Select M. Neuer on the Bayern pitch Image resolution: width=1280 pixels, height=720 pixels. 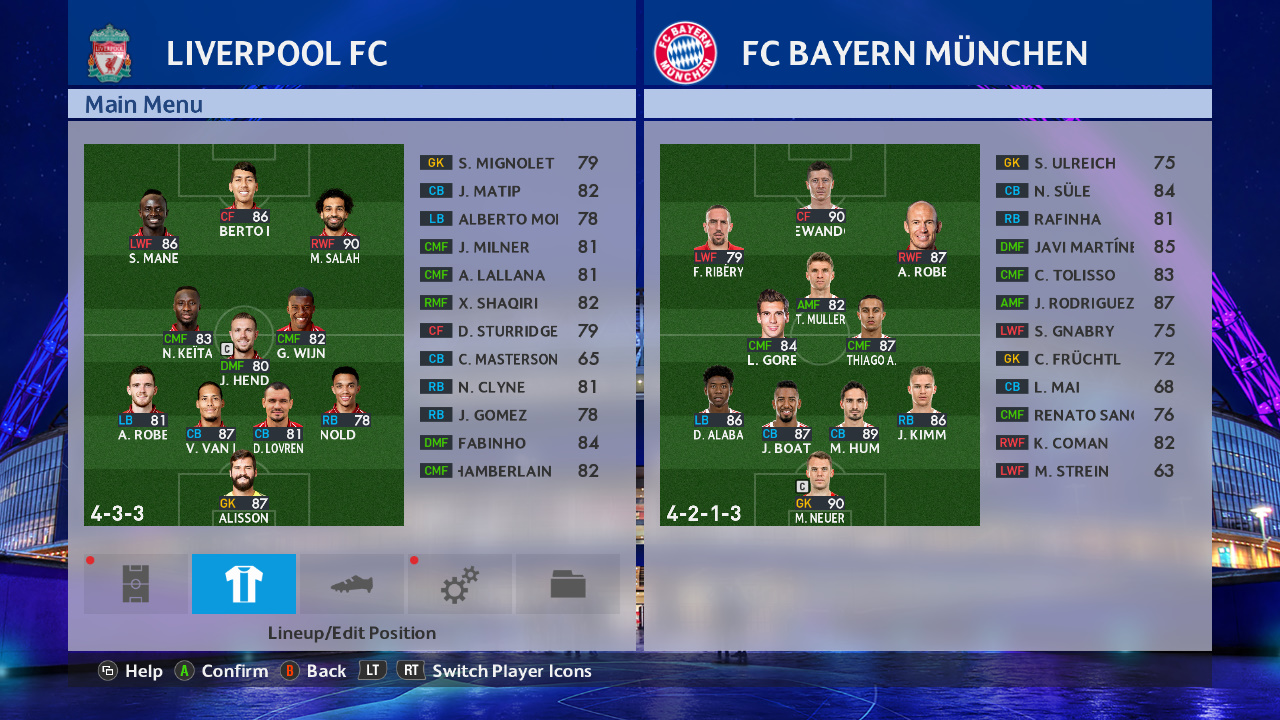[819, 490]
